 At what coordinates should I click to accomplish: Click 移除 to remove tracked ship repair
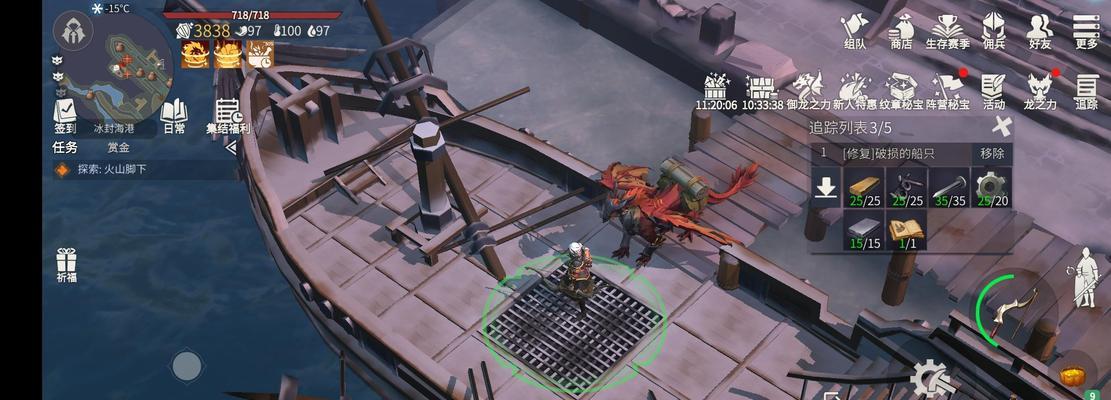[x=992, y=153]
